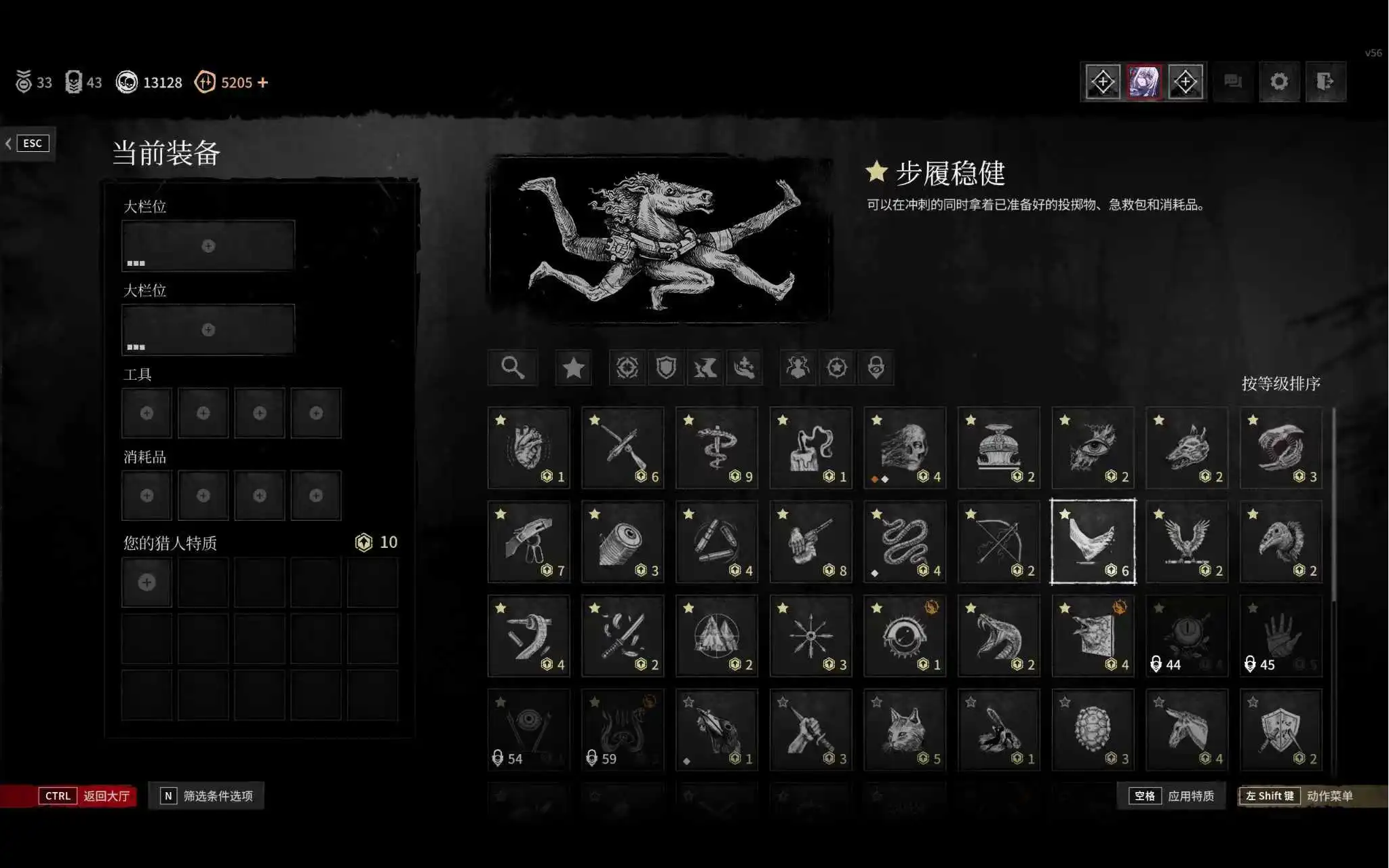
Task: Open the trait search magnifier icon
Action: [513, 368]
